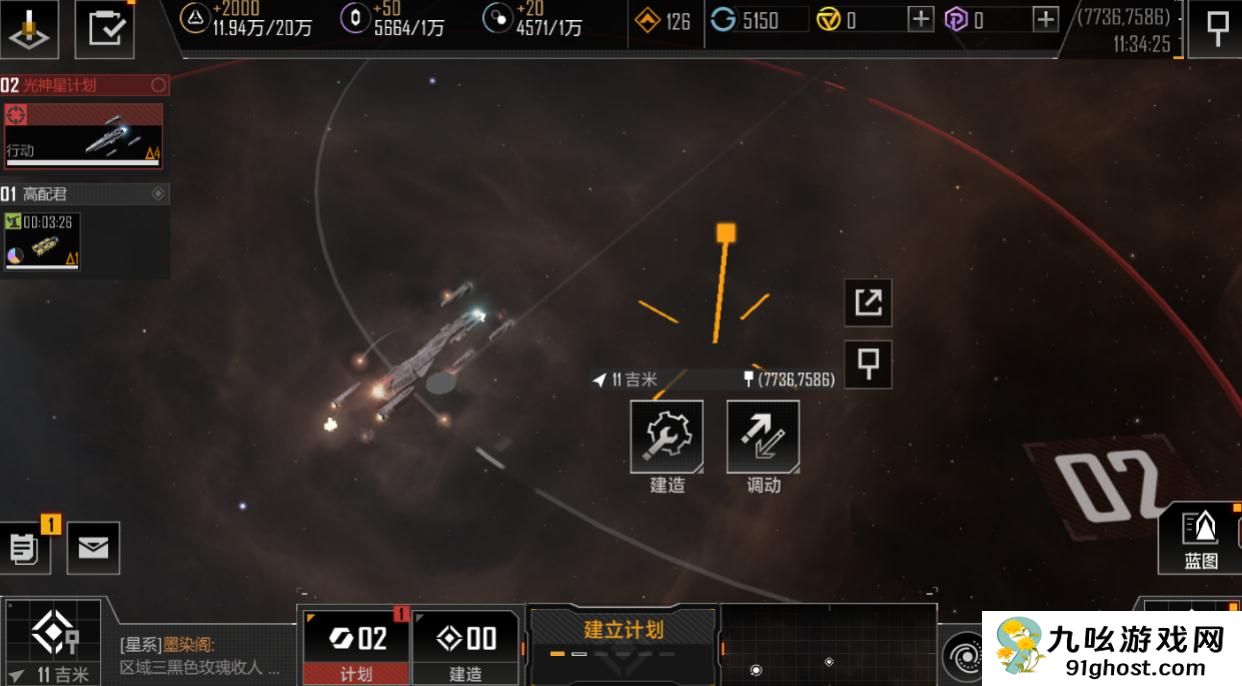1242x686 pixels.
Task: Select the 光神星计划 fleet card
Action: tap(83, 134)
